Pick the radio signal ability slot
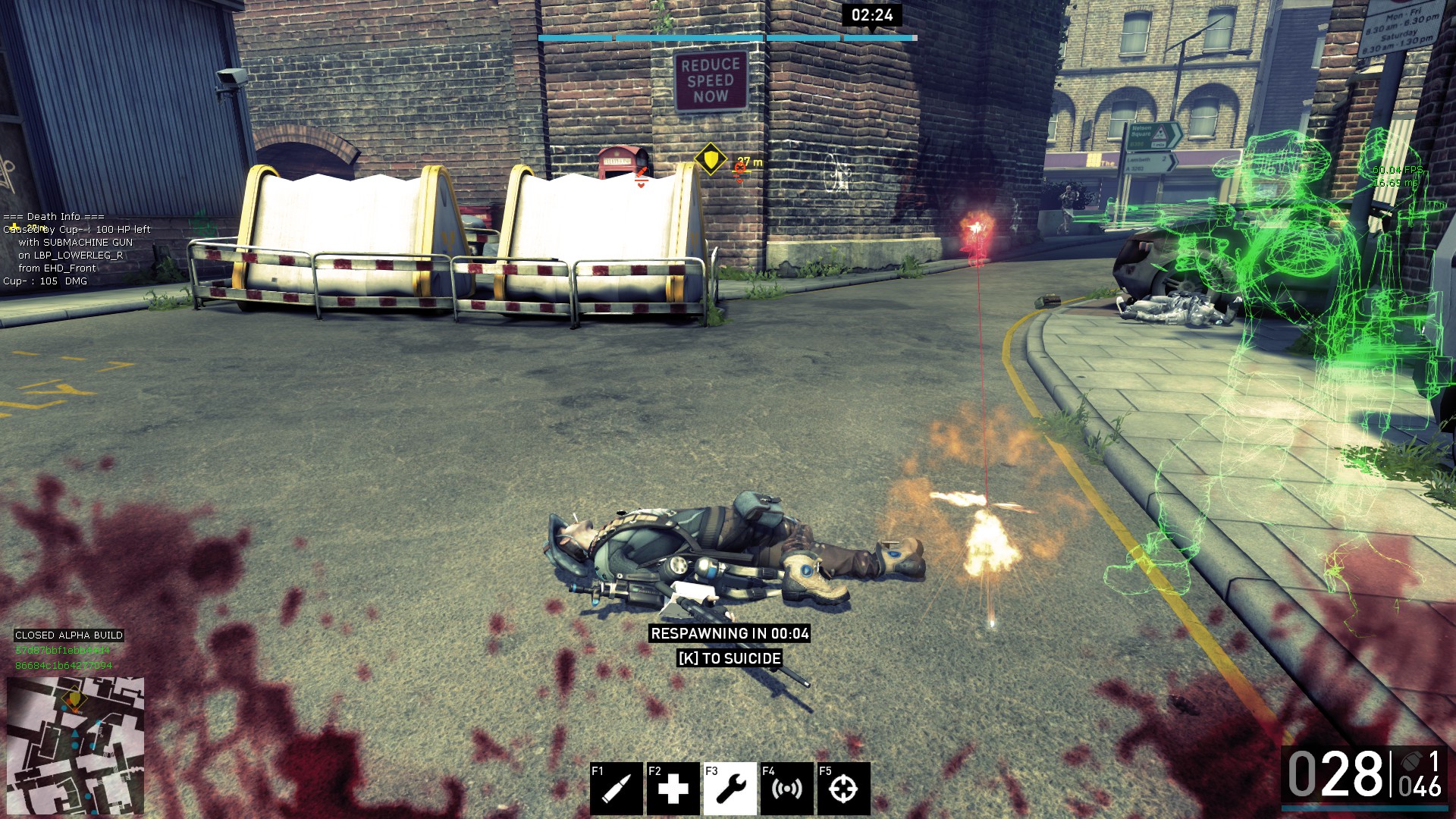The height and width of the screenshot is (819, 1456). pyautogui.click(x=786, y=789)
